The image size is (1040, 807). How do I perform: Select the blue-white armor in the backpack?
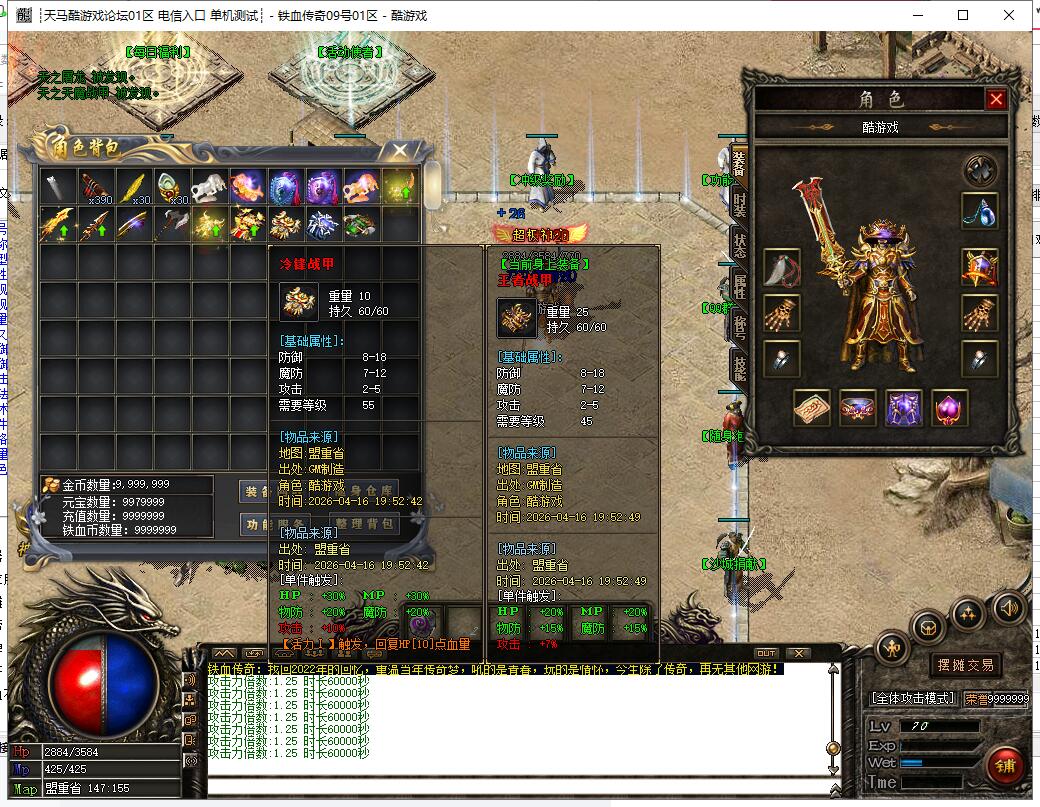323,225
